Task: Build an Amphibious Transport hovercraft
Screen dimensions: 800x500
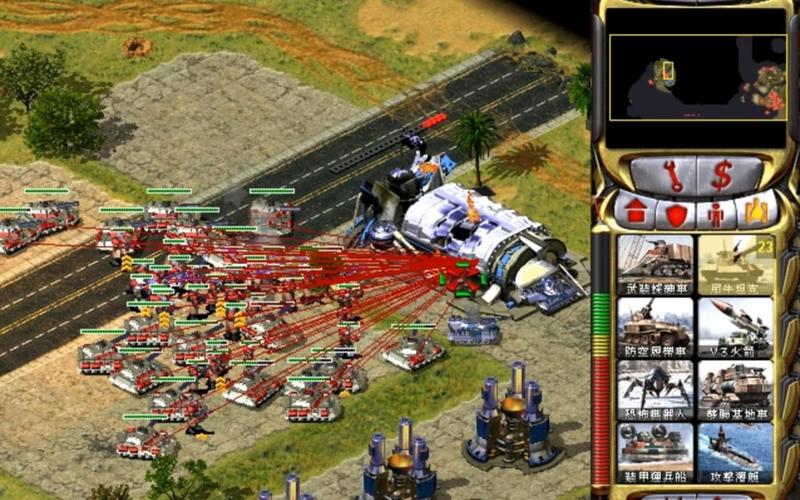Action: [x=655, y=452]
